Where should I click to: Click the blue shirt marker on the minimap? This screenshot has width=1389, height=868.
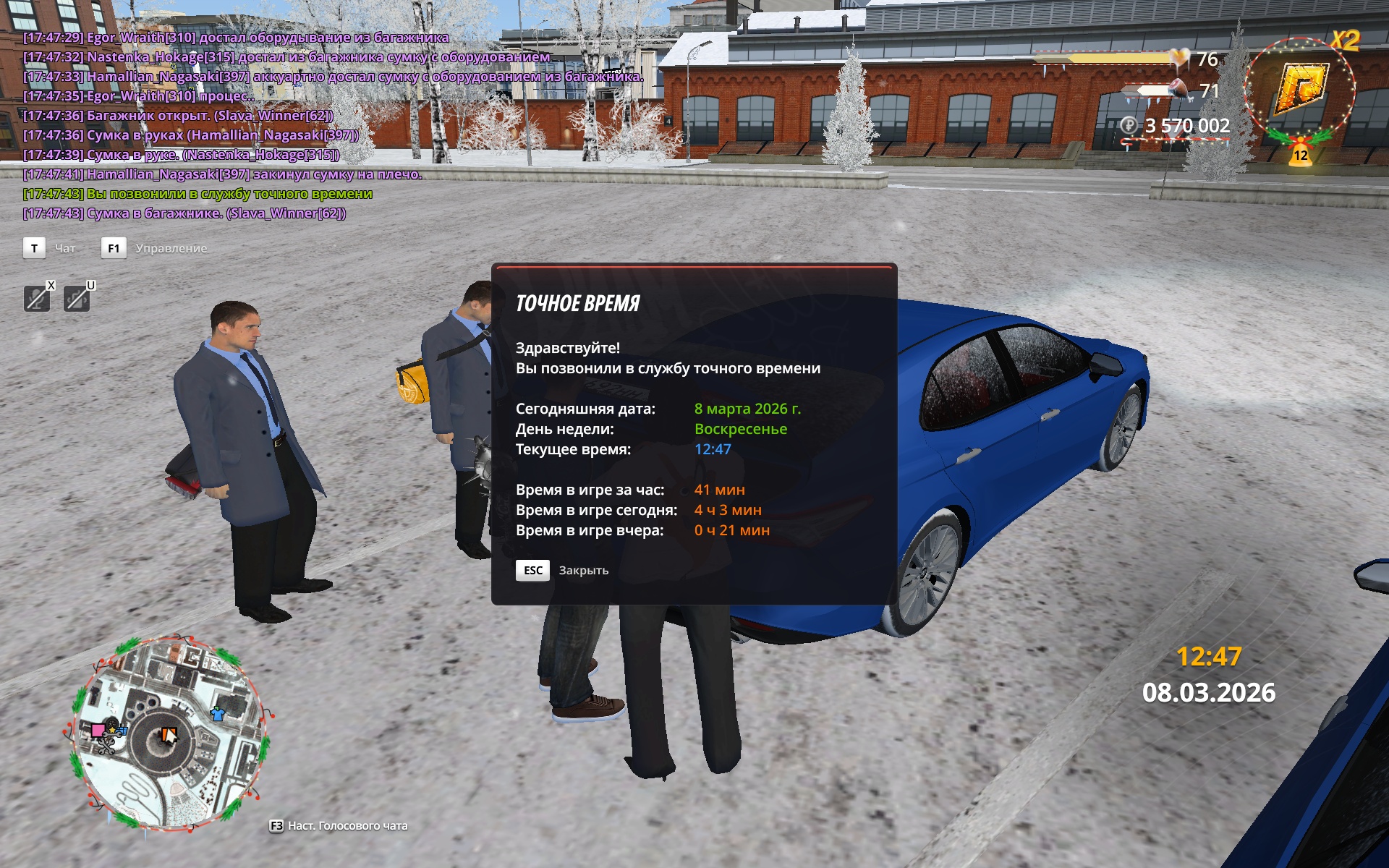point(217,714)
